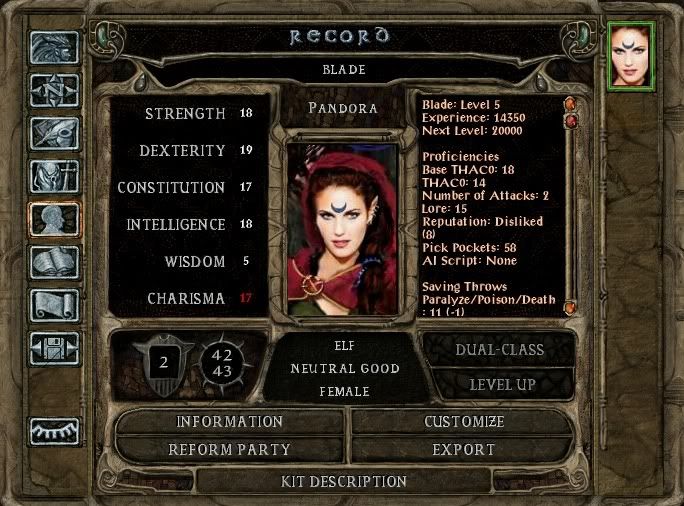Click the Level Up button
The height and width of the screenshot is (506, 684).
pyautogui.click(x=500, y=384)
